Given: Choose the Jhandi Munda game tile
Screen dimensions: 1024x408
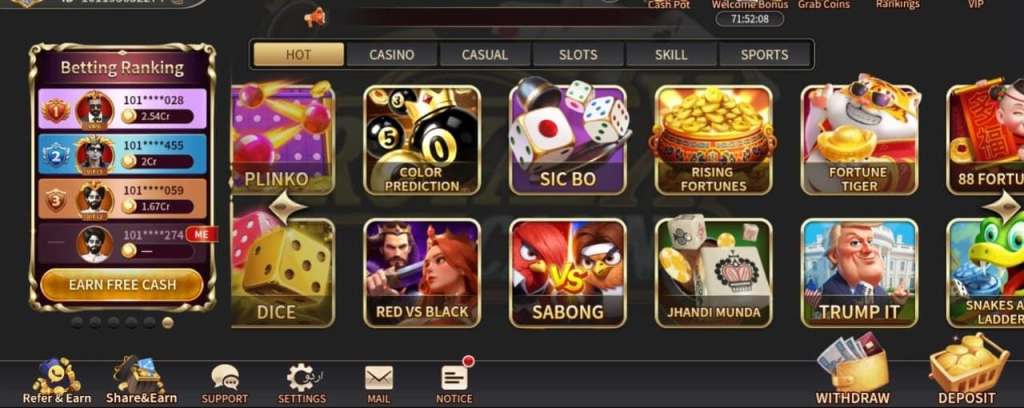Looking at the screenshot, I should 713,273.
